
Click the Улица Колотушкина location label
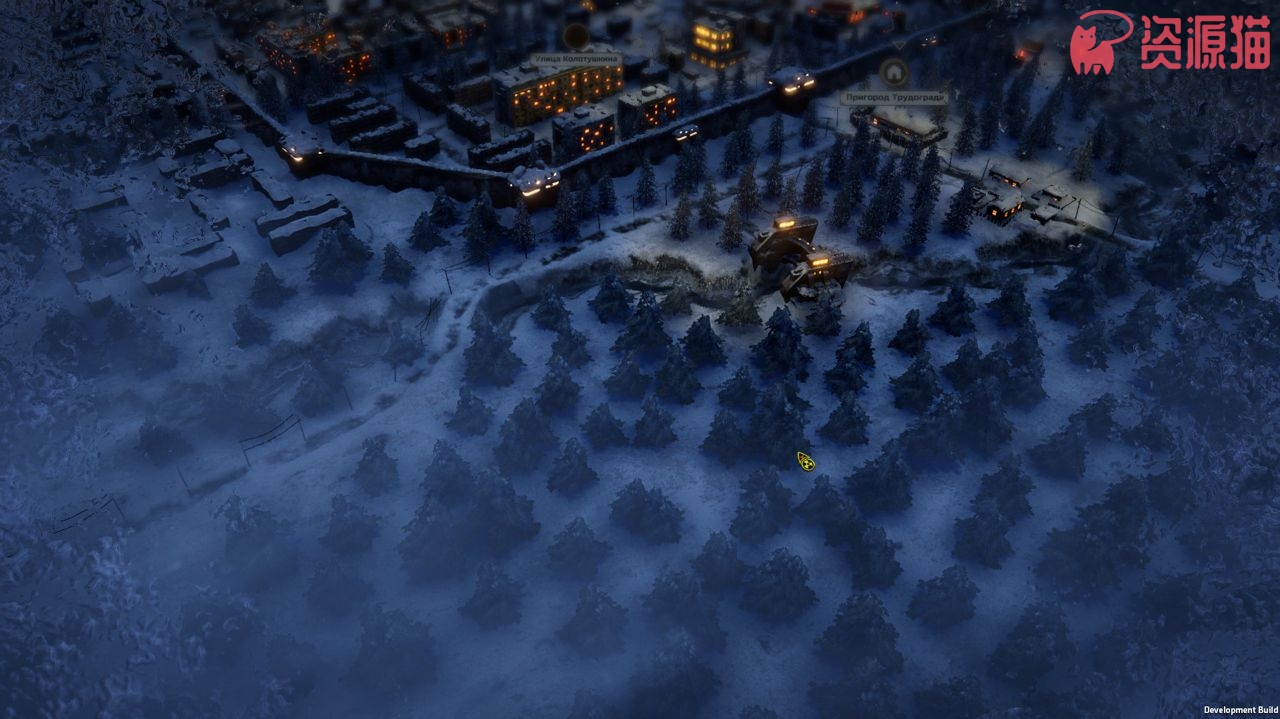click(575, 60)
